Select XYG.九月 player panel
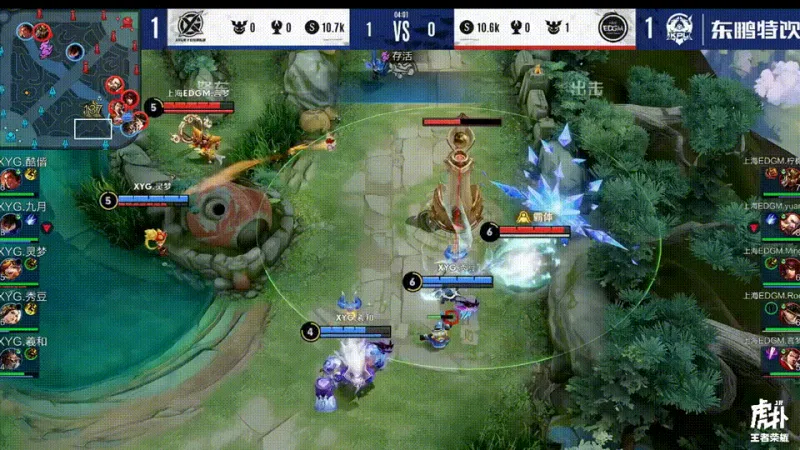The width and height of the screenshot is (800, 450). (20, 219)
